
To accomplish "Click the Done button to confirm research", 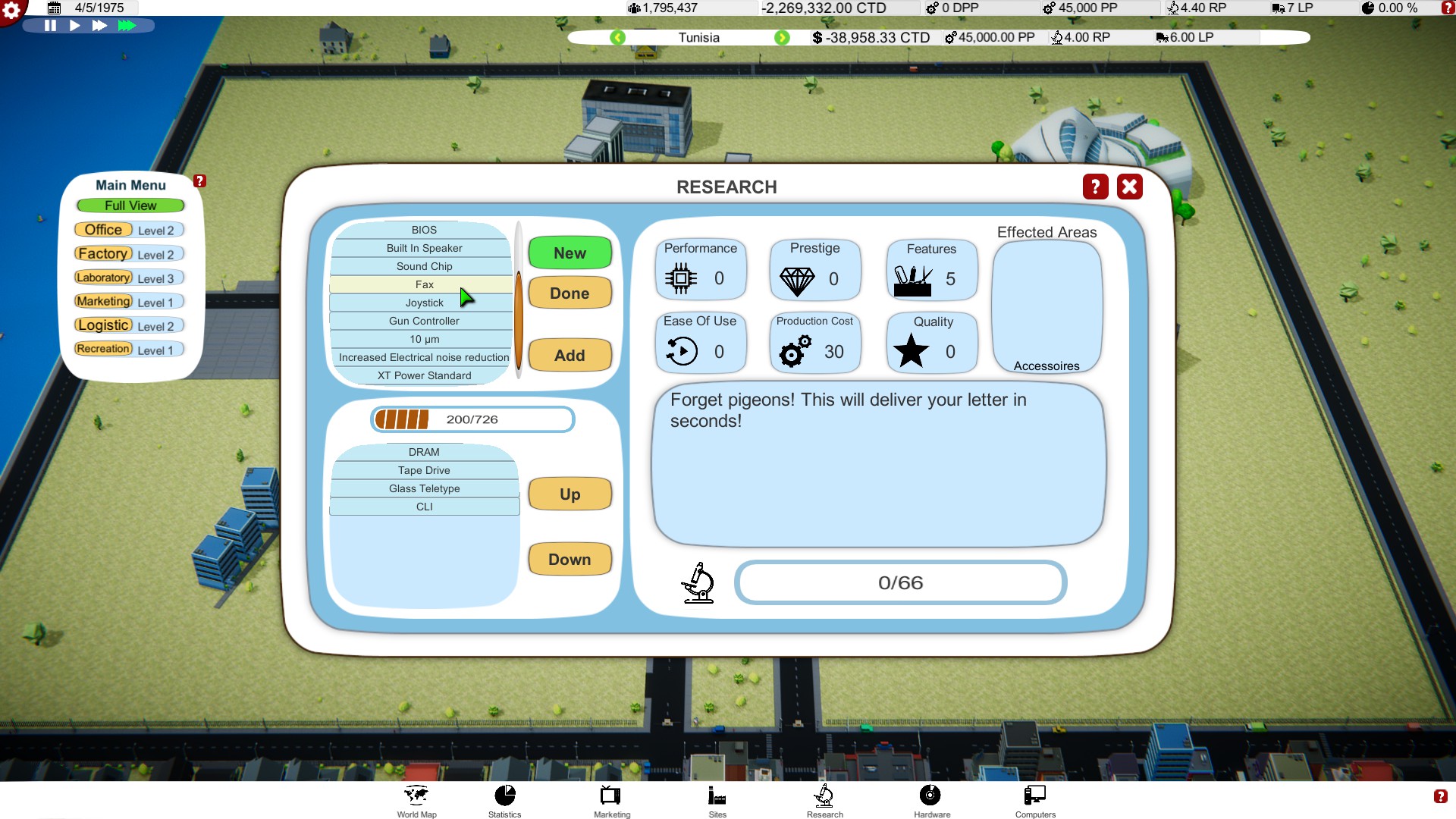I will 570,293.
